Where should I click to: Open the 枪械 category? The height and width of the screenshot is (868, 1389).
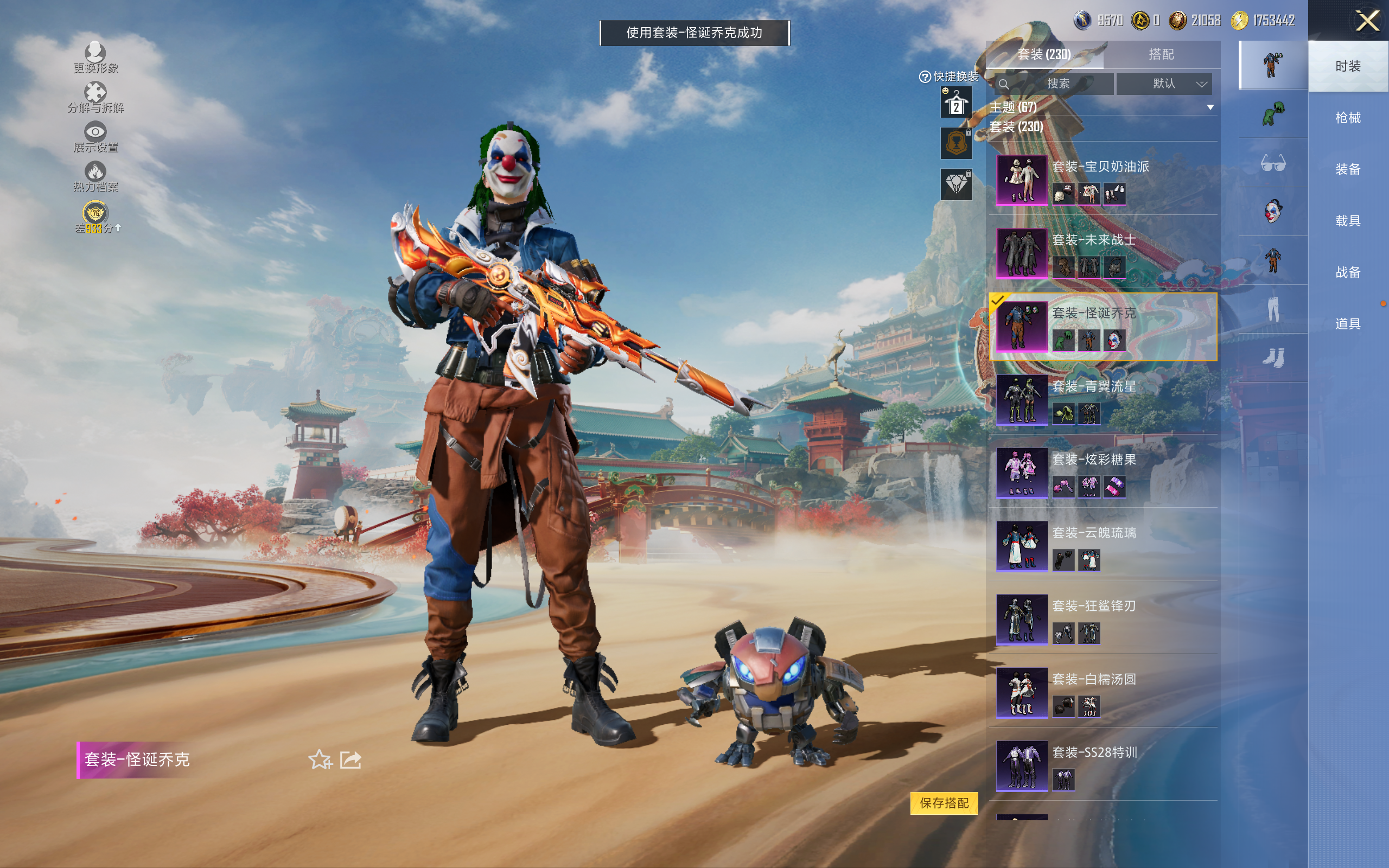click(x=1347, y=118)
